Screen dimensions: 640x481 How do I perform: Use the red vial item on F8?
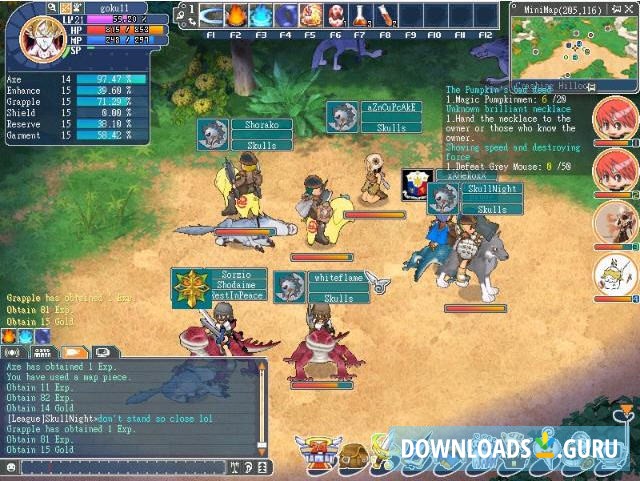coord(386,16)
